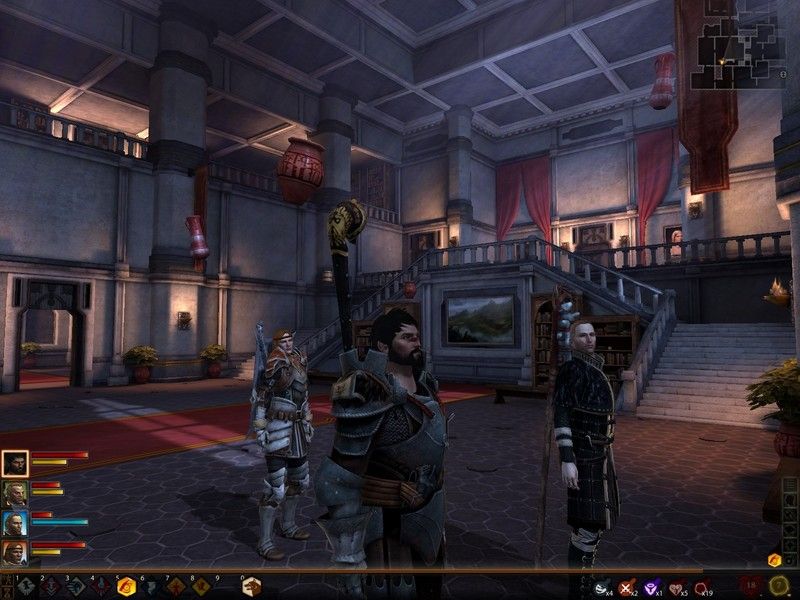The image size is (800, 600).
Task: Use the ability in quickbar slot 6
Action: [x=151, y=587]
